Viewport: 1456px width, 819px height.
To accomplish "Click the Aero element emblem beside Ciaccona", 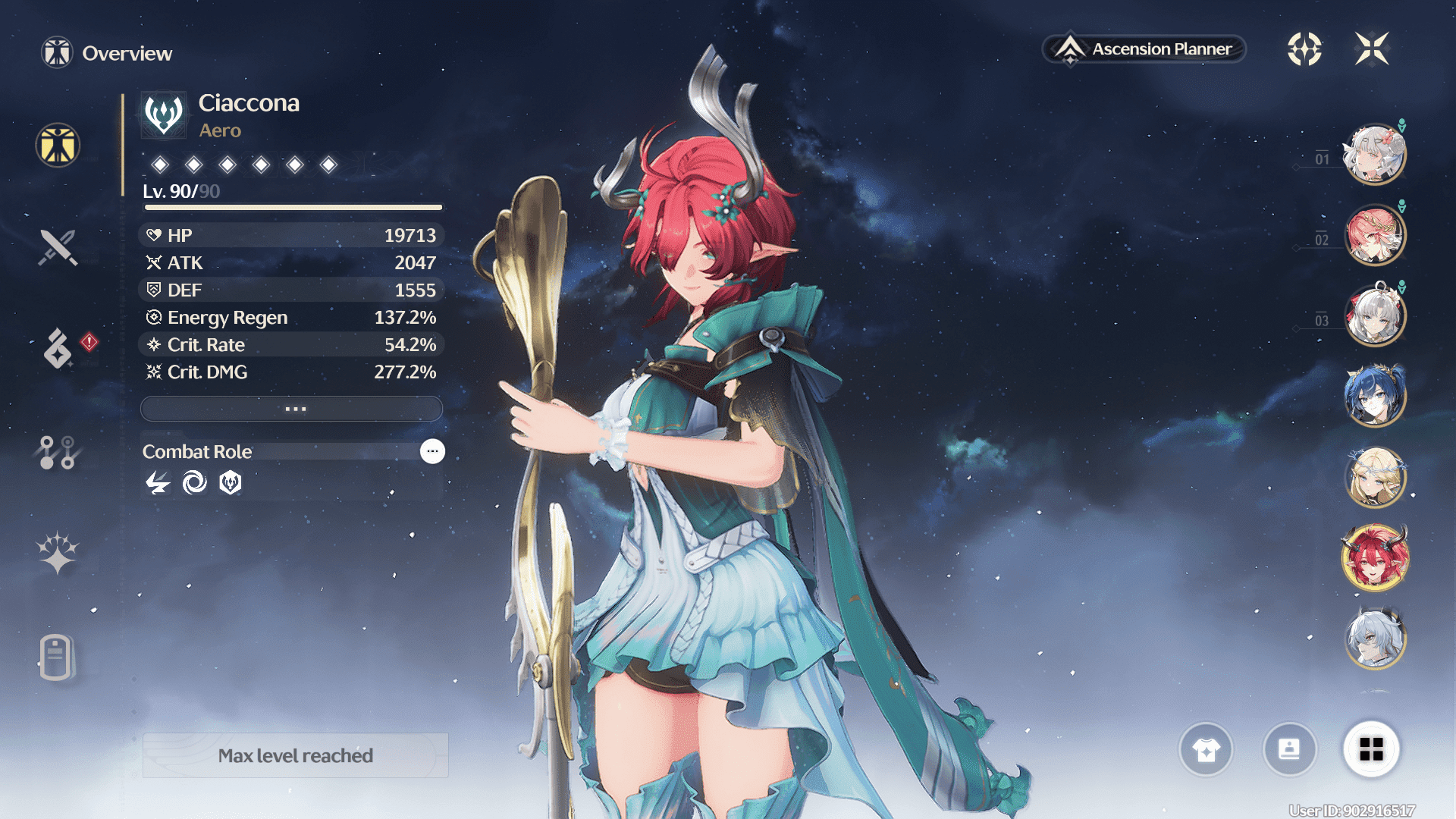I will 164,115.
